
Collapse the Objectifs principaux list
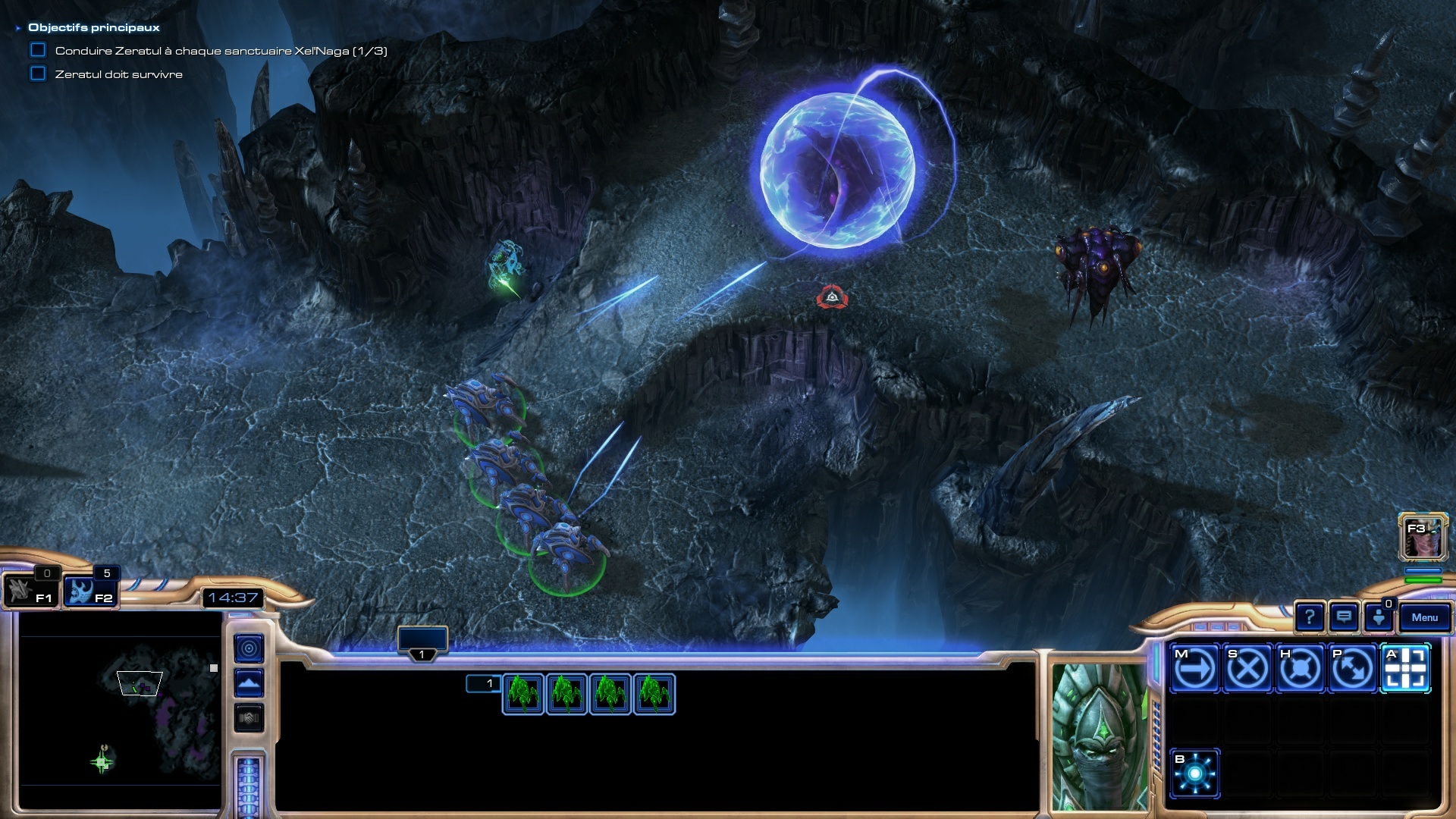[18, 28]
